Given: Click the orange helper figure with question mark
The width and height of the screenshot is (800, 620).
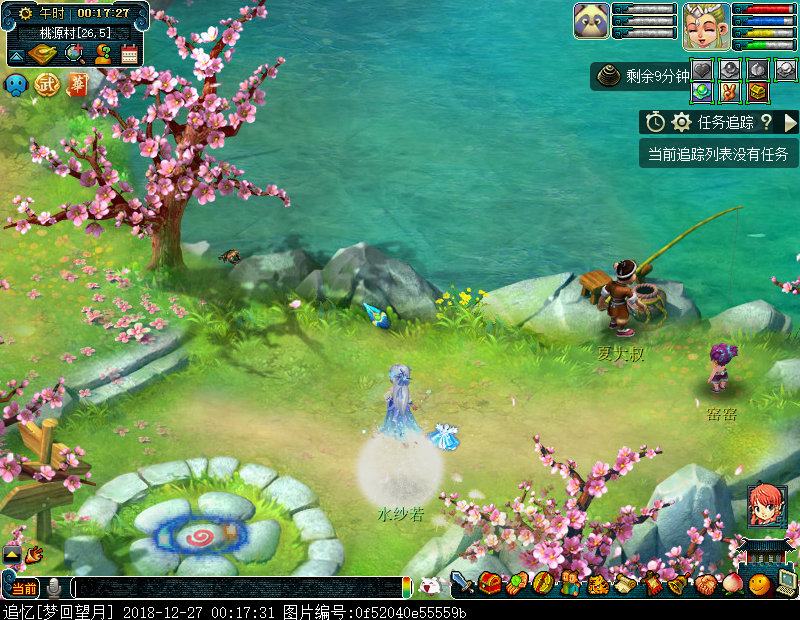Looking at the screenshot, I should point(103,54).
